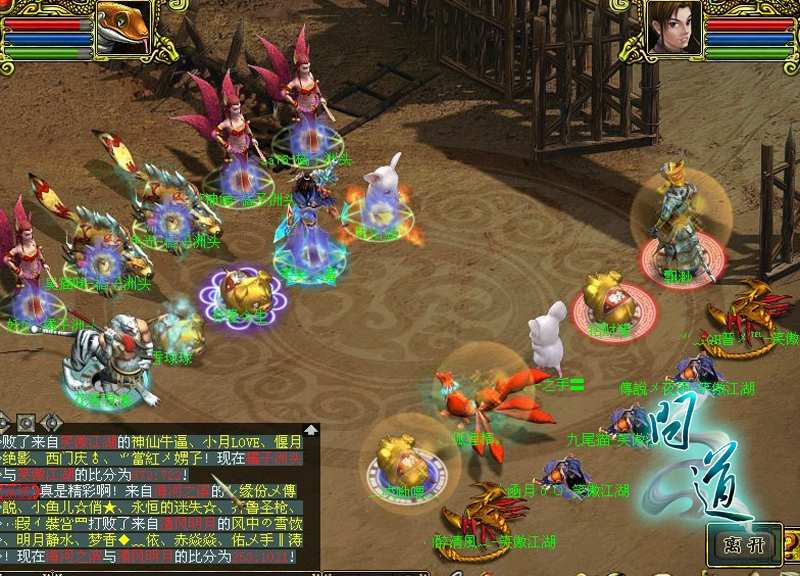Select the player character portrait
Image resolution: width=800 pixels, height=576 pixels.
(x=673, y=26)
